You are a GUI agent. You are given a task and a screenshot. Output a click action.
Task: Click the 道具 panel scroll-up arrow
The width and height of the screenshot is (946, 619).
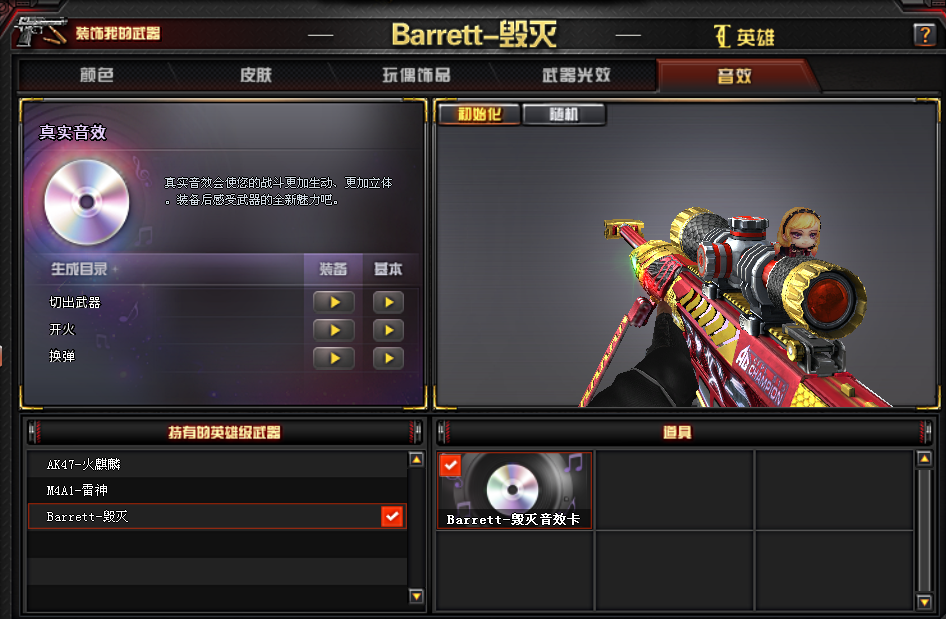[923, 460]
